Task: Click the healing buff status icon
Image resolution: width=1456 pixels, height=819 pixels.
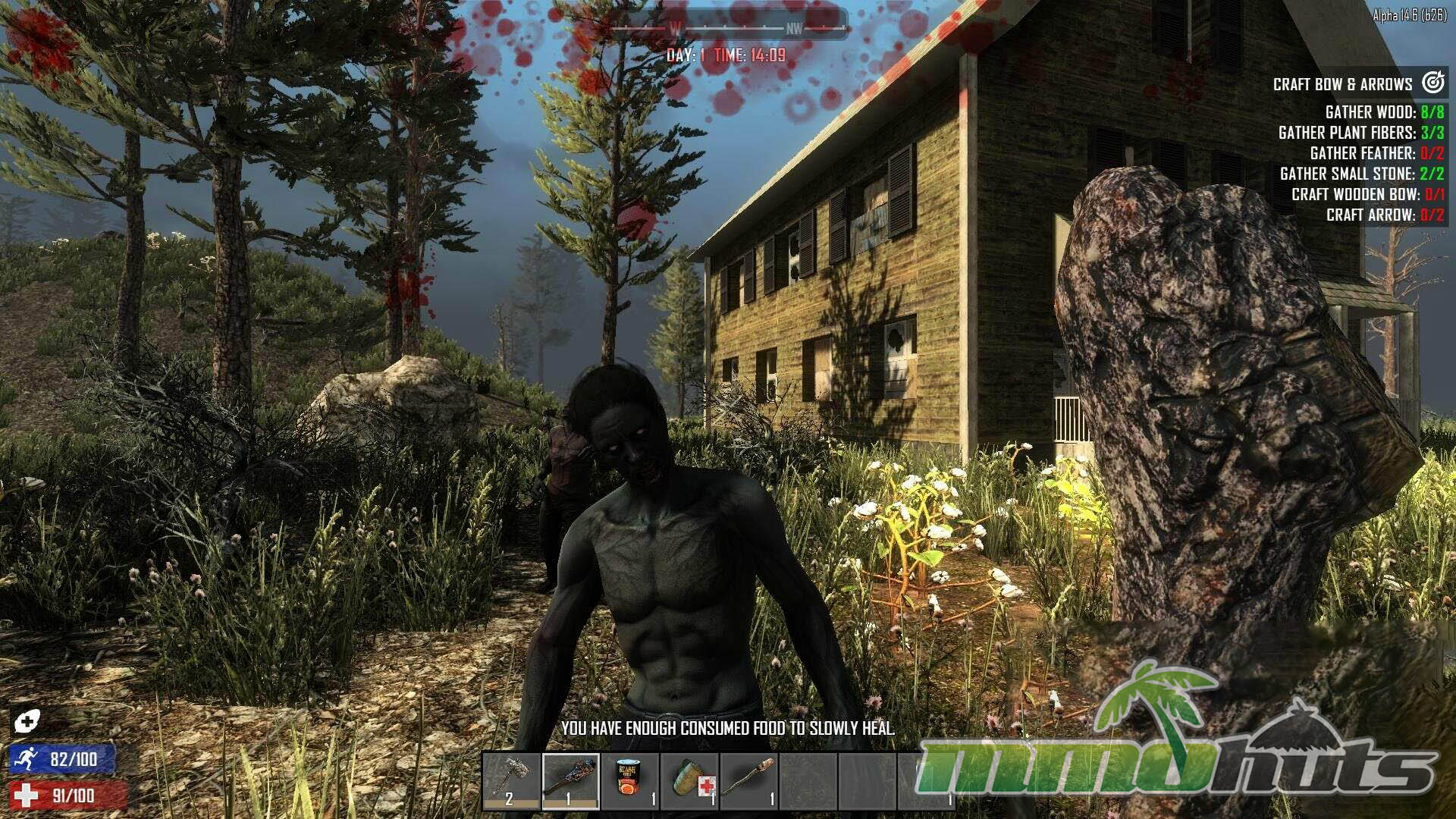Action: pos(26,721)
